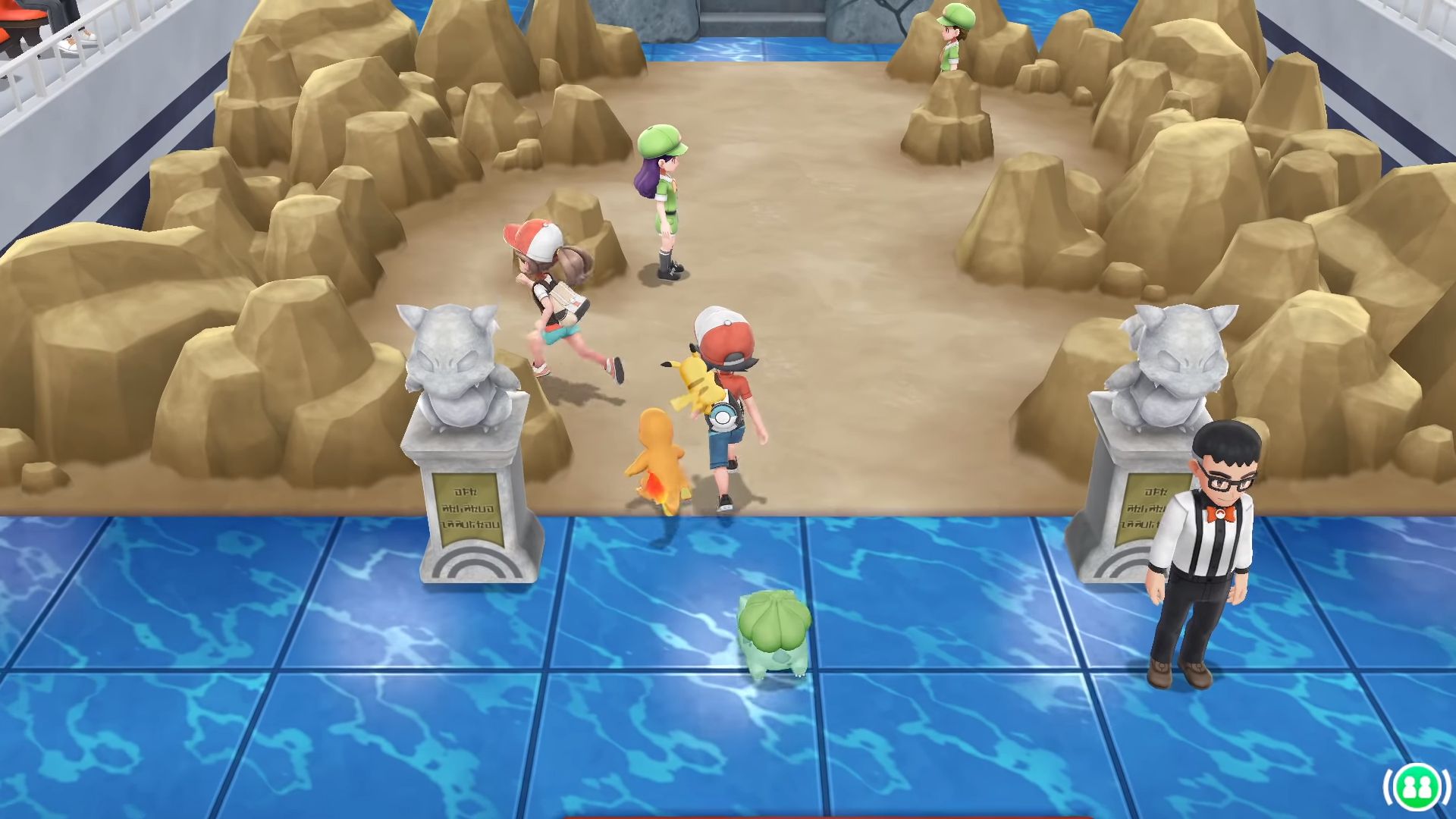Click the green two-player co-op icon

click(x=1411, y=786)
